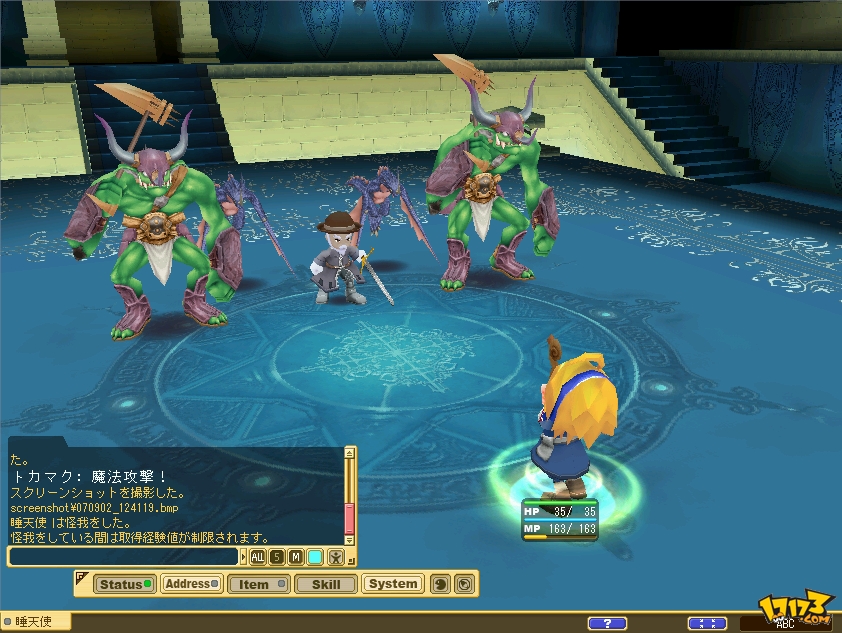Open the Address book
Screen dimensions: 842x633
[x=191, y=584]
